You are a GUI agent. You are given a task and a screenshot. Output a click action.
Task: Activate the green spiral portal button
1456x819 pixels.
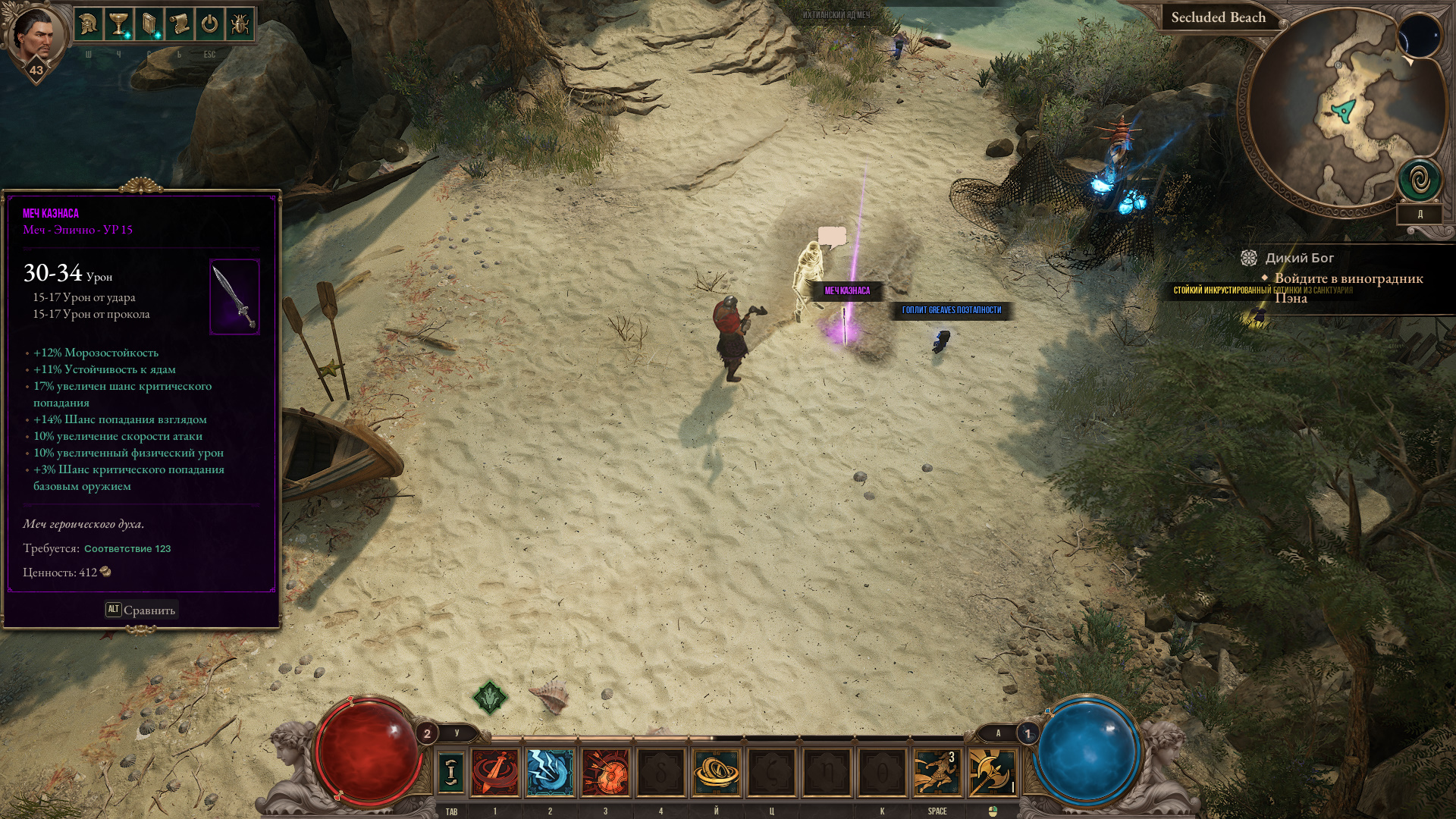coord(1420,180)
